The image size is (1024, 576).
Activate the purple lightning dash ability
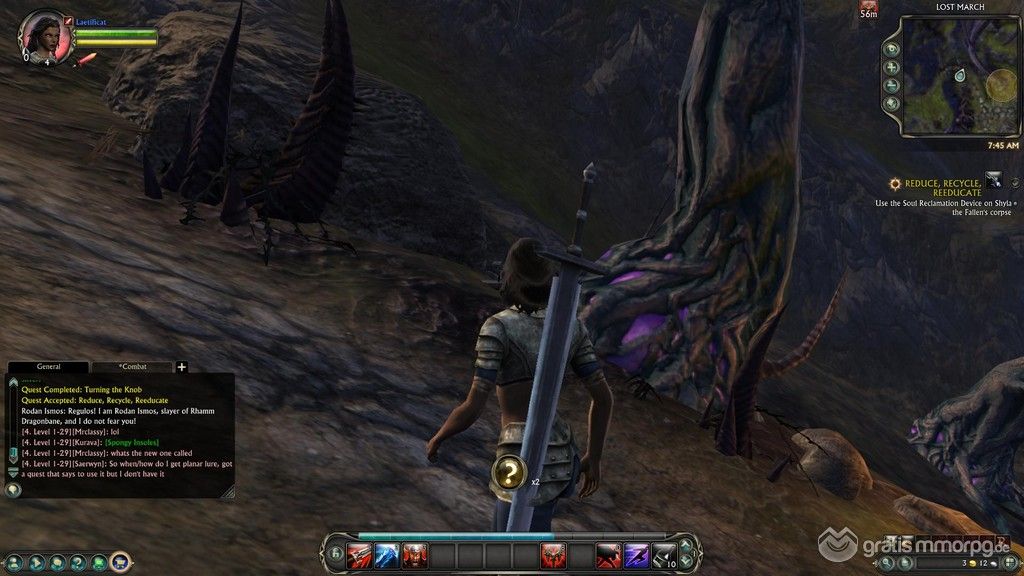[x=636, y=555]
